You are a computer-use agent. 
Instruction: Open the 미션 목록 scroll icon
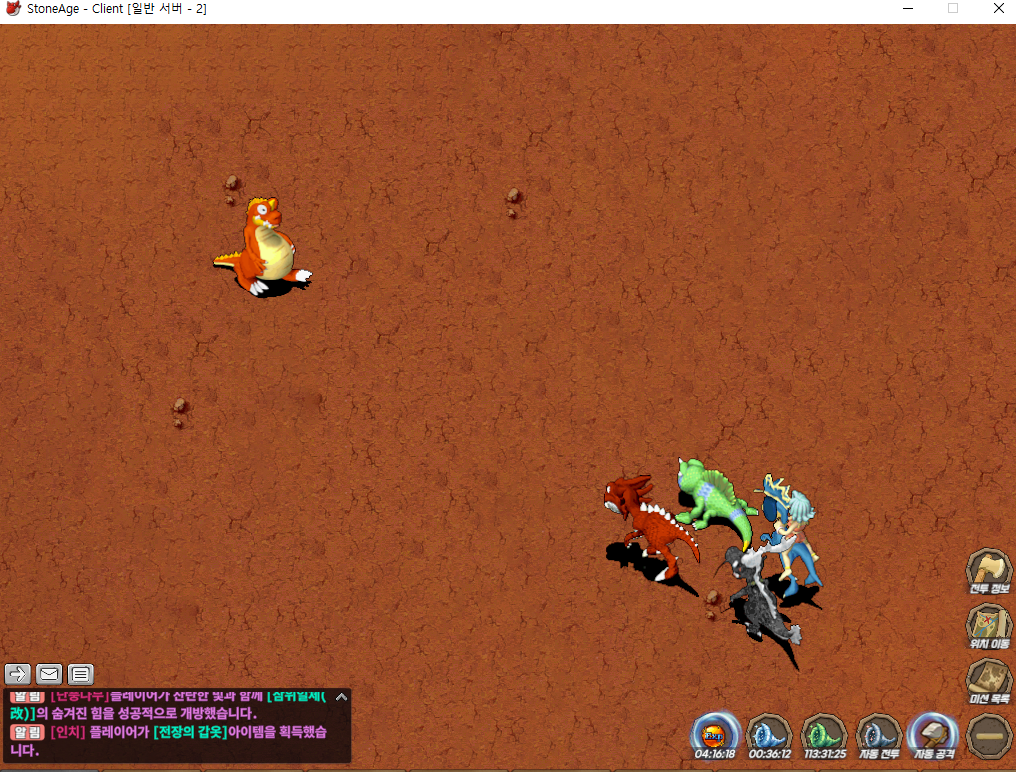[x=988, y=681]
